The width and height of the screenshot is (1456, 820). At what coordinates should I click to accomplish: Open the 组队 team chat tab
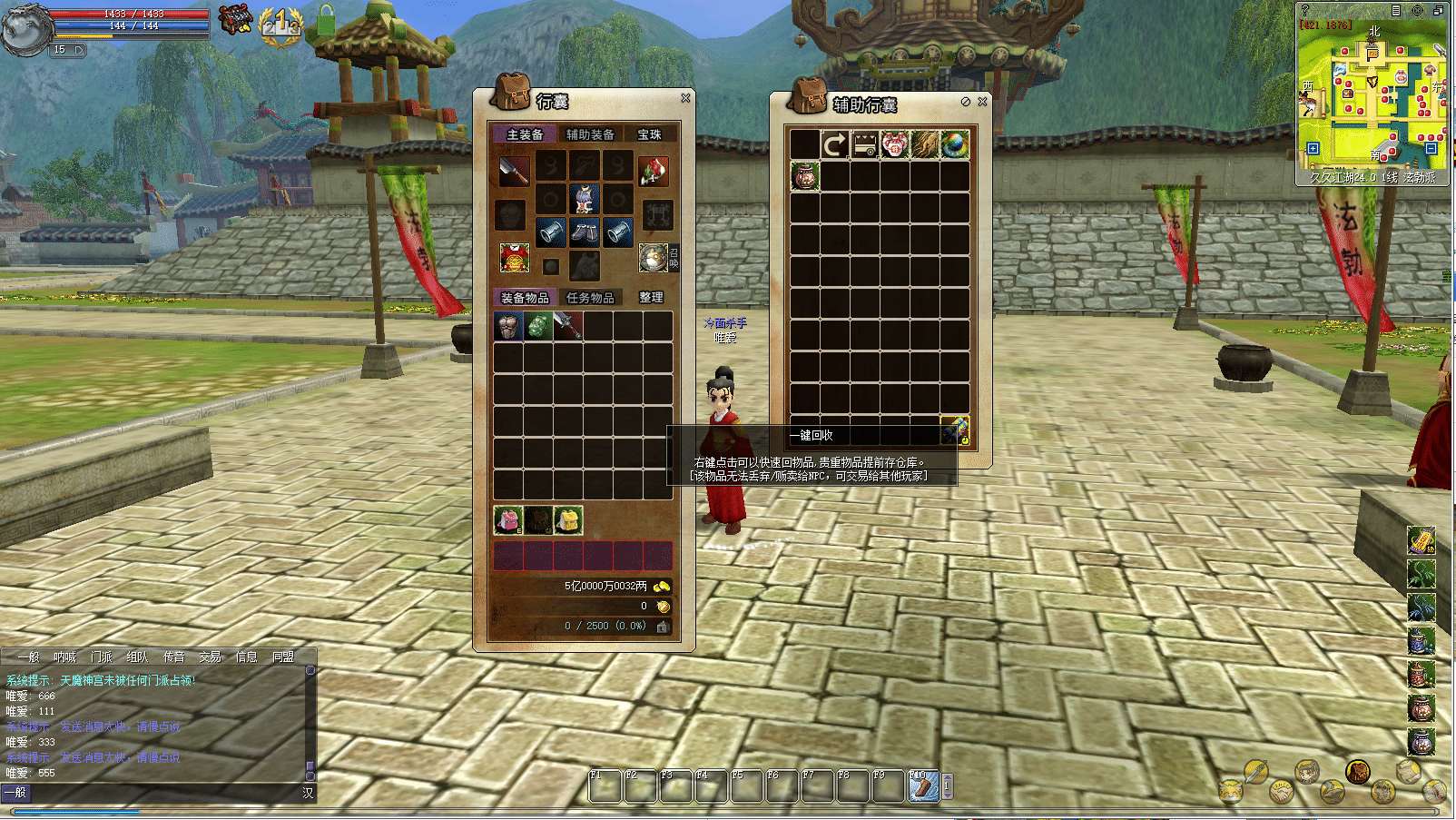click(138, 657)
